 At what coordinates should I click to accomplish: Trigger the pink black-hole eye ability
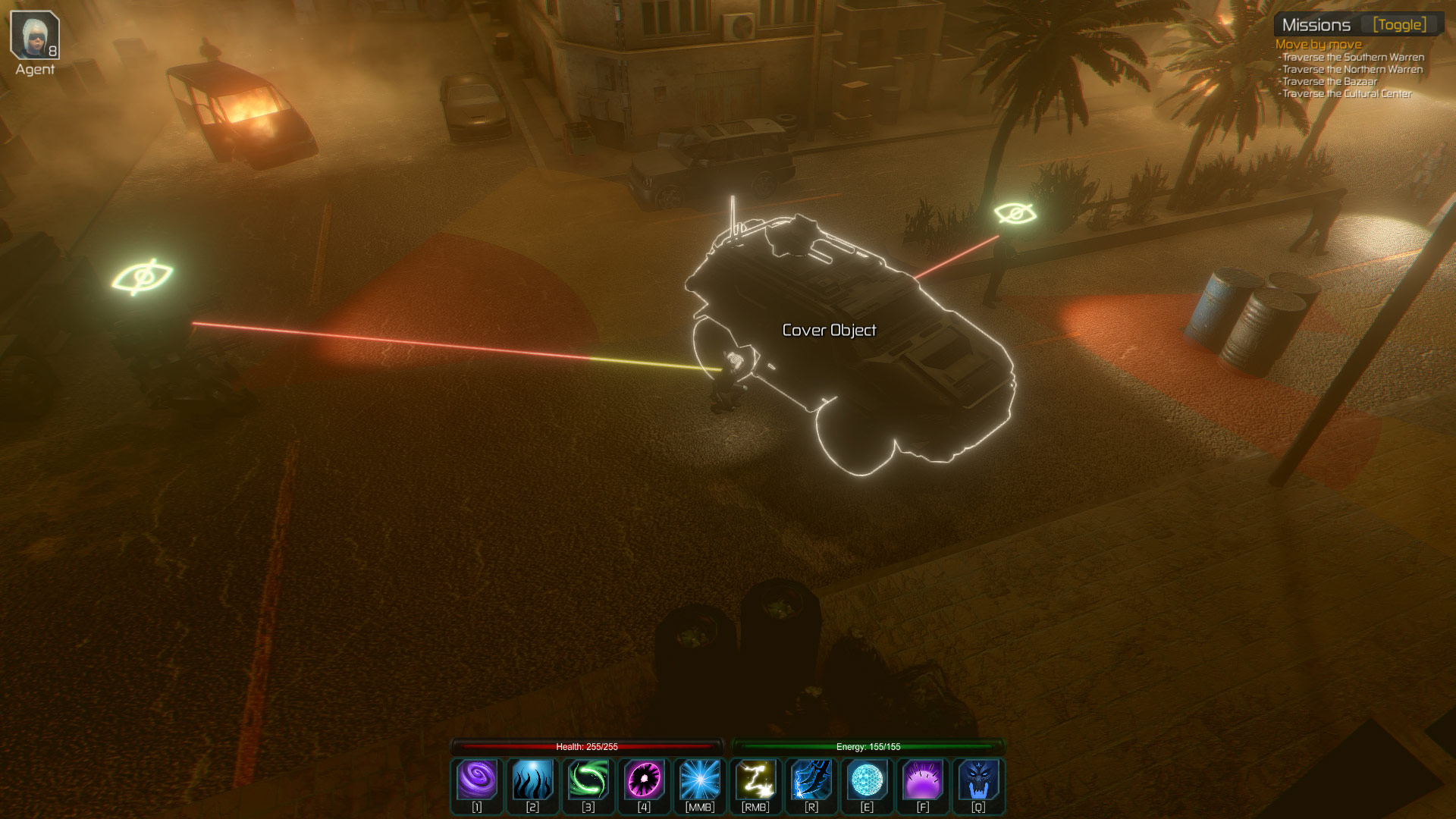[x=644, y=780]
